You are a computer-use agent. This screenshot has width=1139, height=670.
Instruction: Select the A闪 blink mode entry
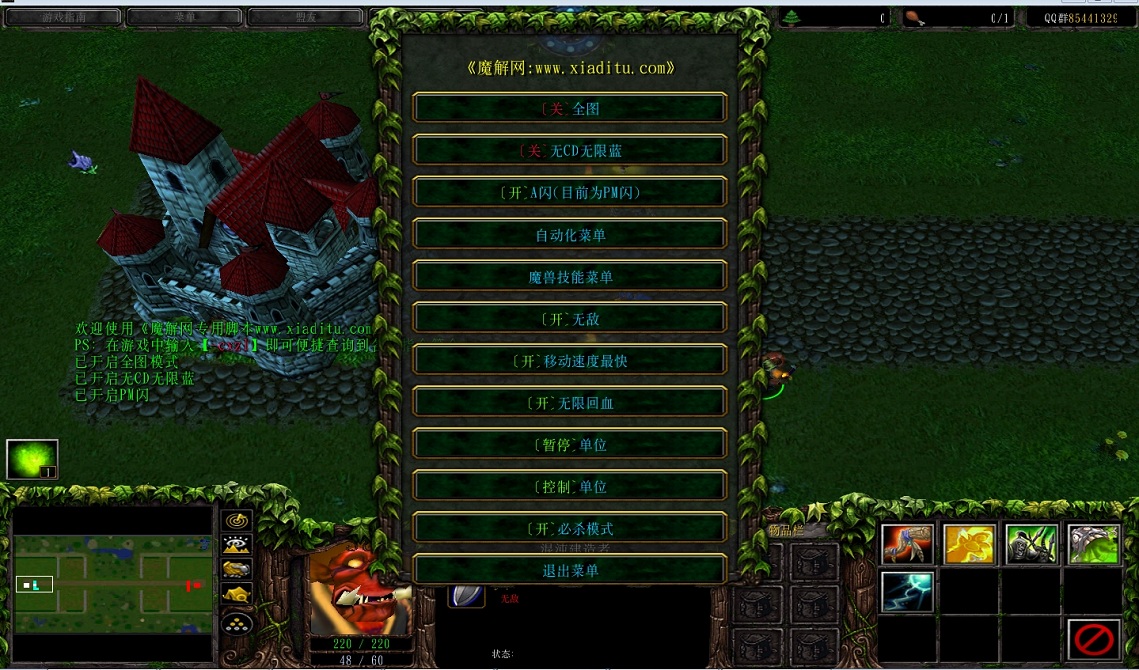(570, 193)
